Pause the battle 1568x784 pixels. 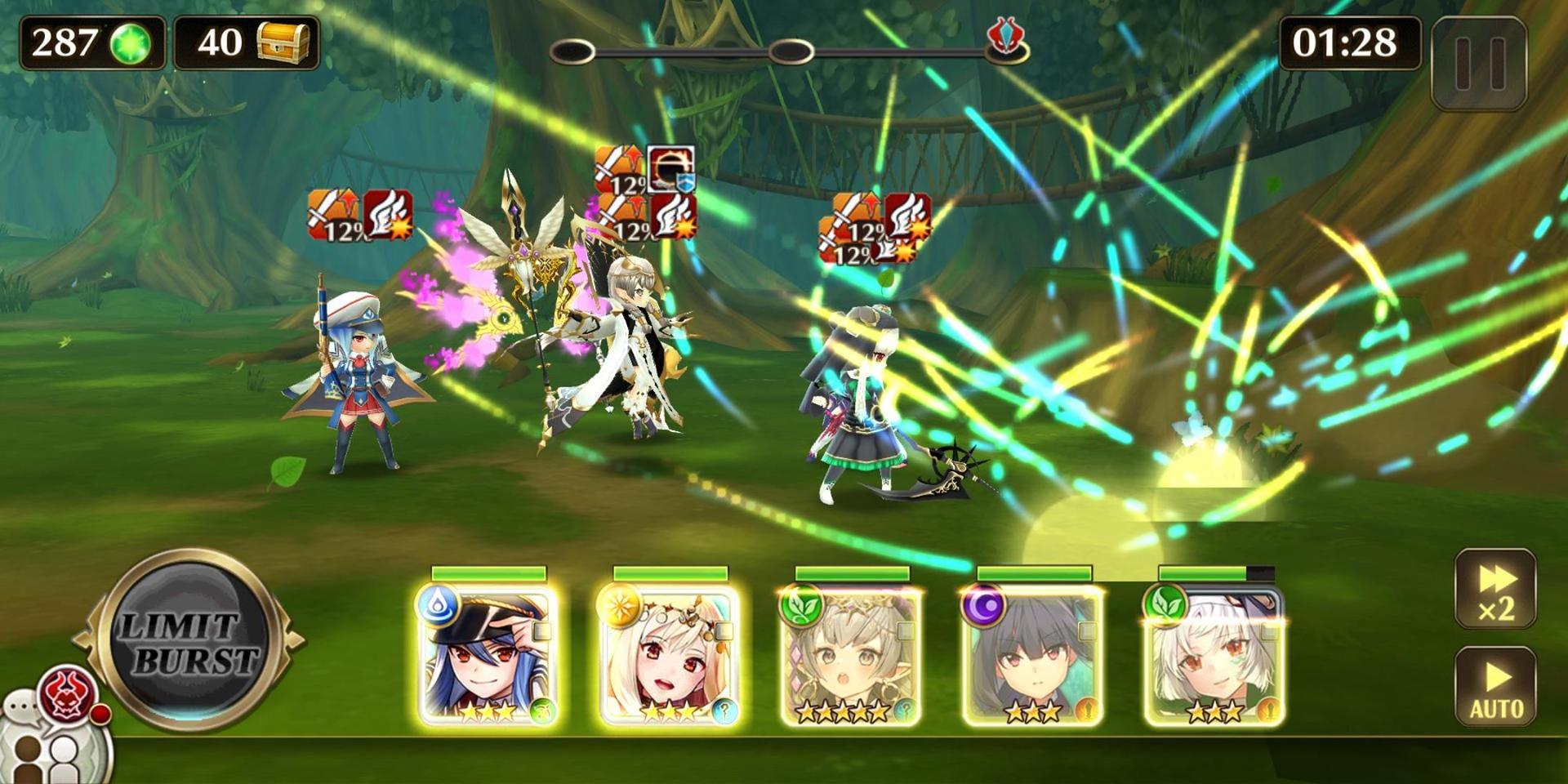[1479, 63]
